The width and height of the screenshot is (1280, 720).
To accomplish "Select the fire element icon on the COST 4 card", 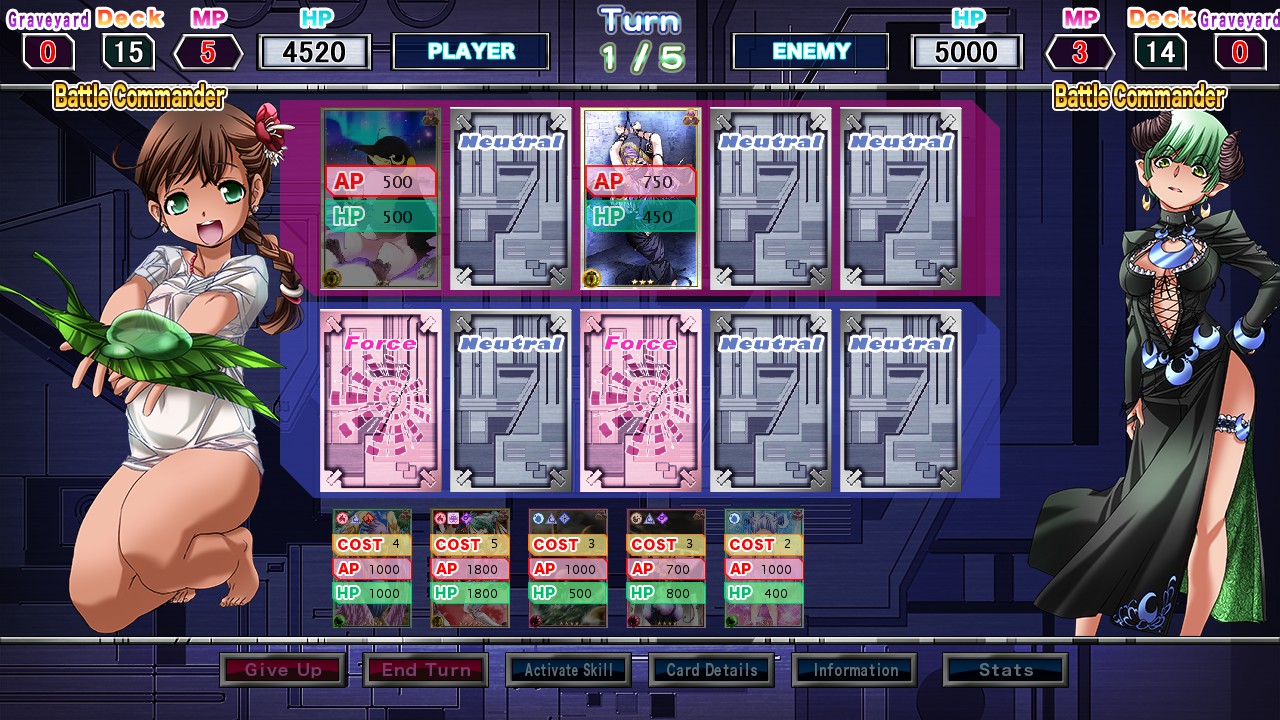I will (x=340, y=517).
